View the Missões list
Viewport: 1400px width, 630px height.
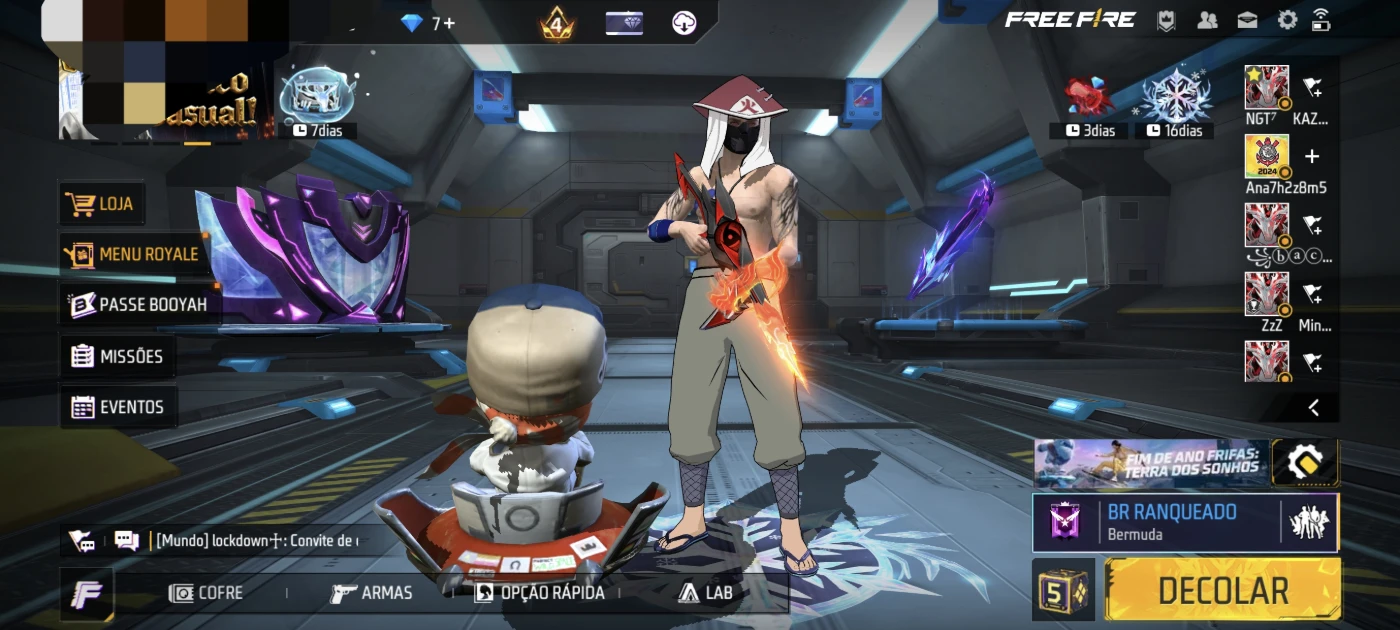(x=118, y=356)
